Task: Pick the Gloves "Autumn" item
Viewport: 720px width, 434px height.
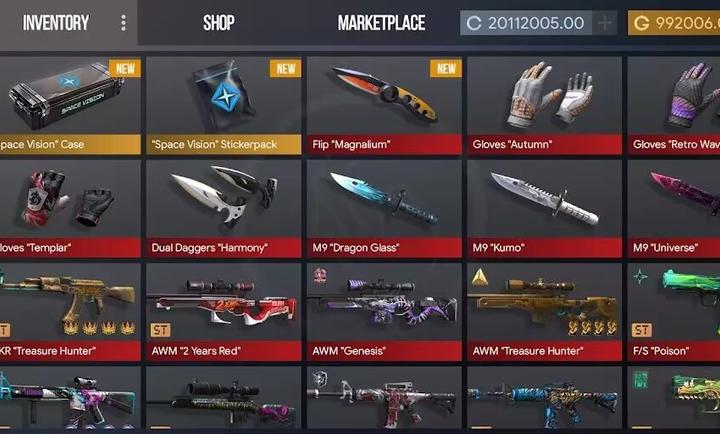Action: (544, 100)
